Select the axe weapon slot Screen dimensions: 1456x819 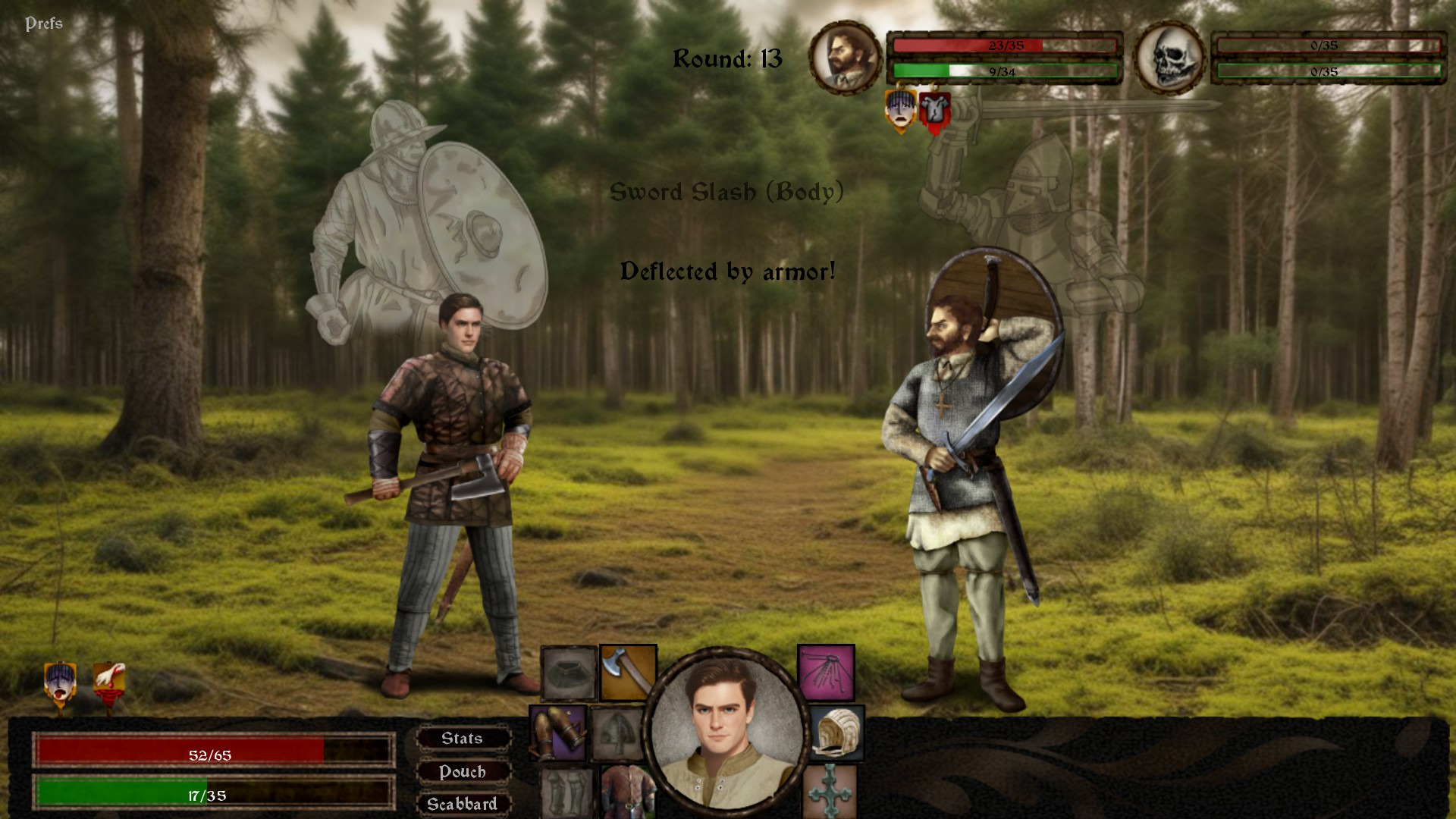pyautogui.click(x=628, y=673)
